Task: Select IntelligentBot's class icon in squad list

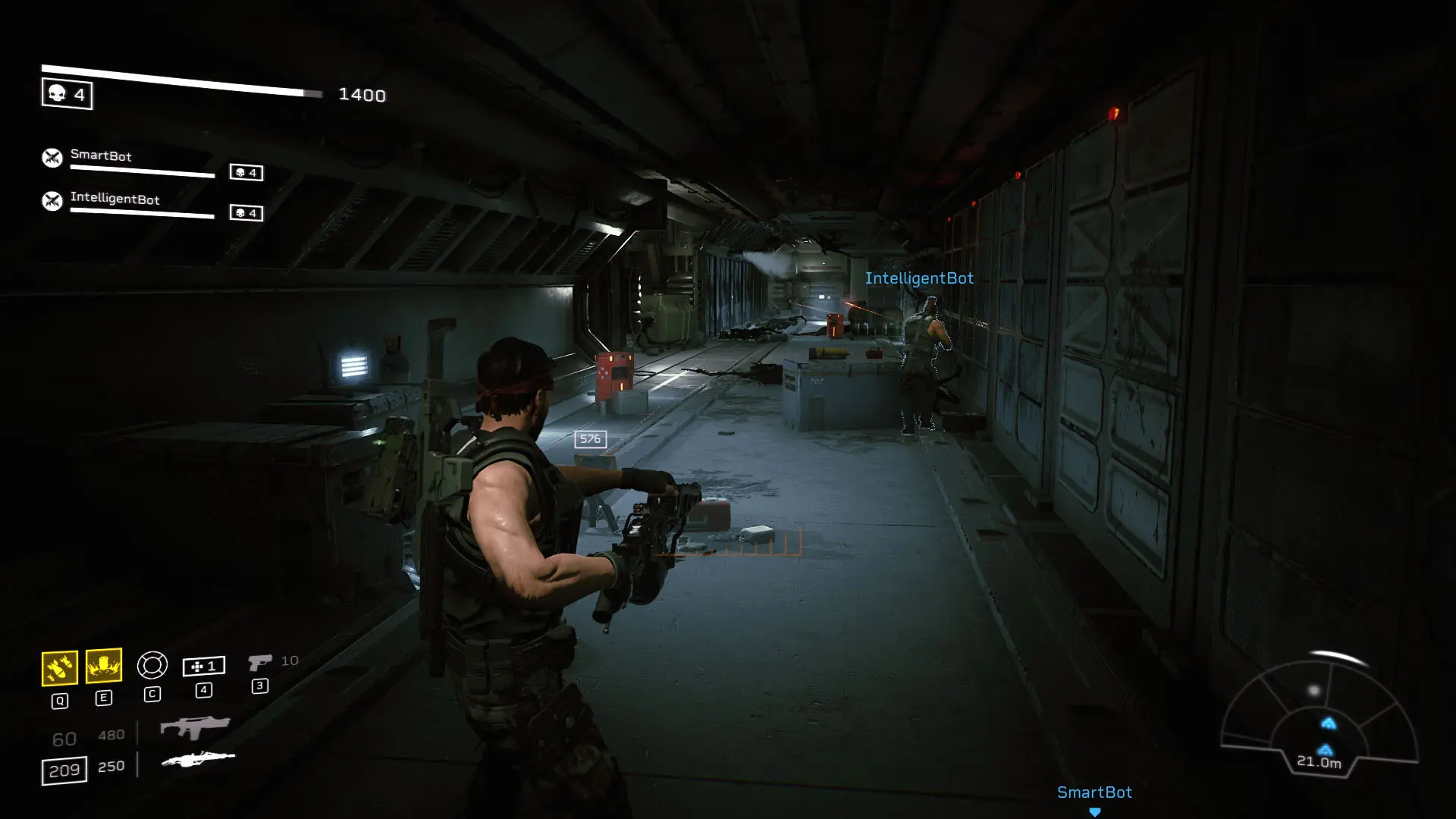Action: click(x=52, y=201)
